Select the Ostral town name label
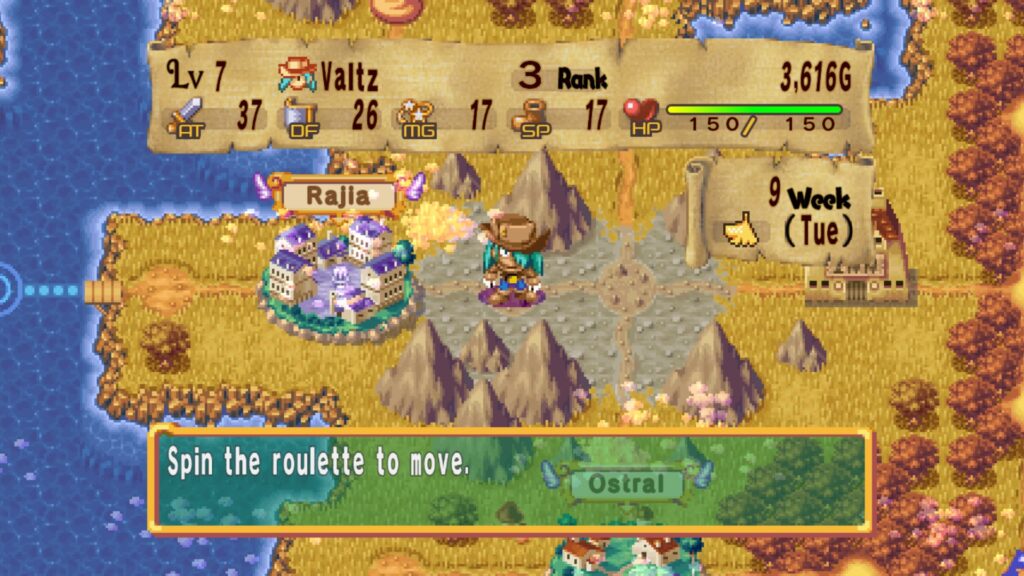 (626, 485)
